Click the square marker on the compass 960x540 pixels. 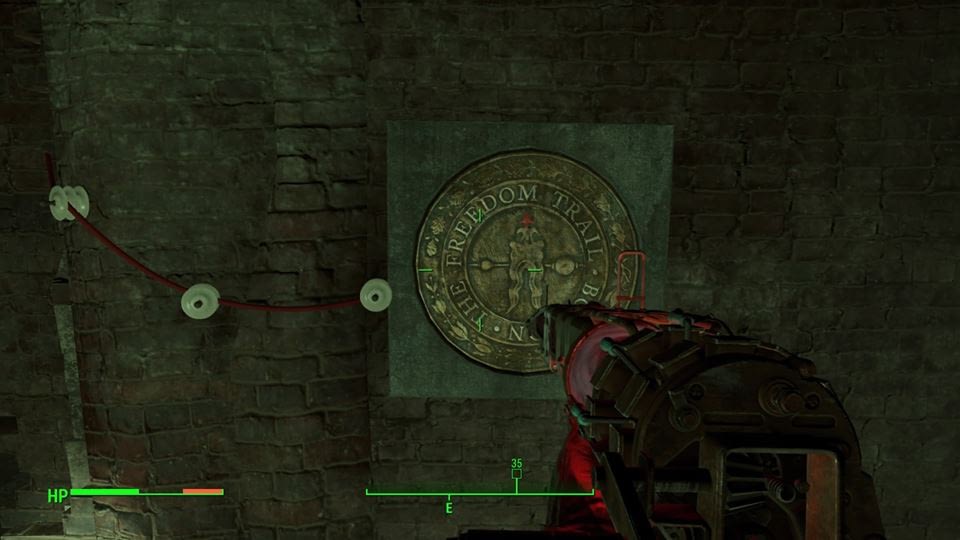point(517,474)
